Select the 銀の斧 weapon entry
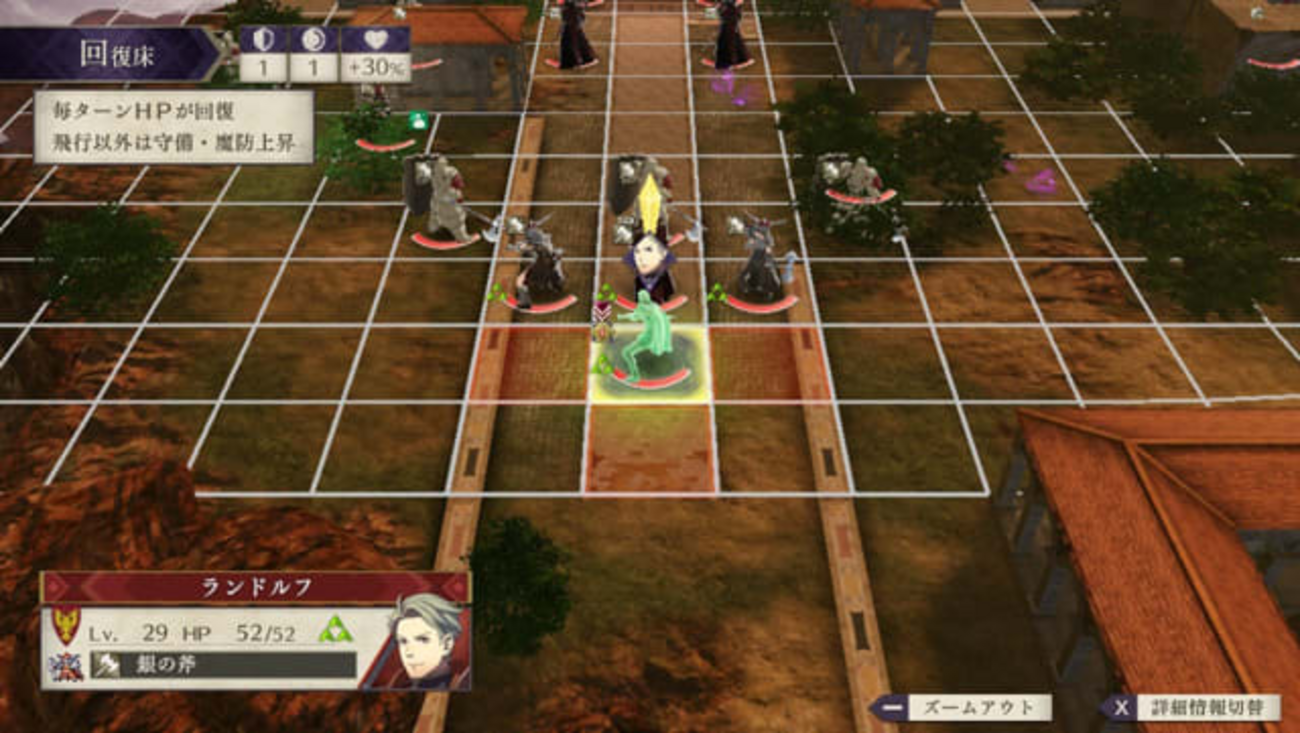 223,665
